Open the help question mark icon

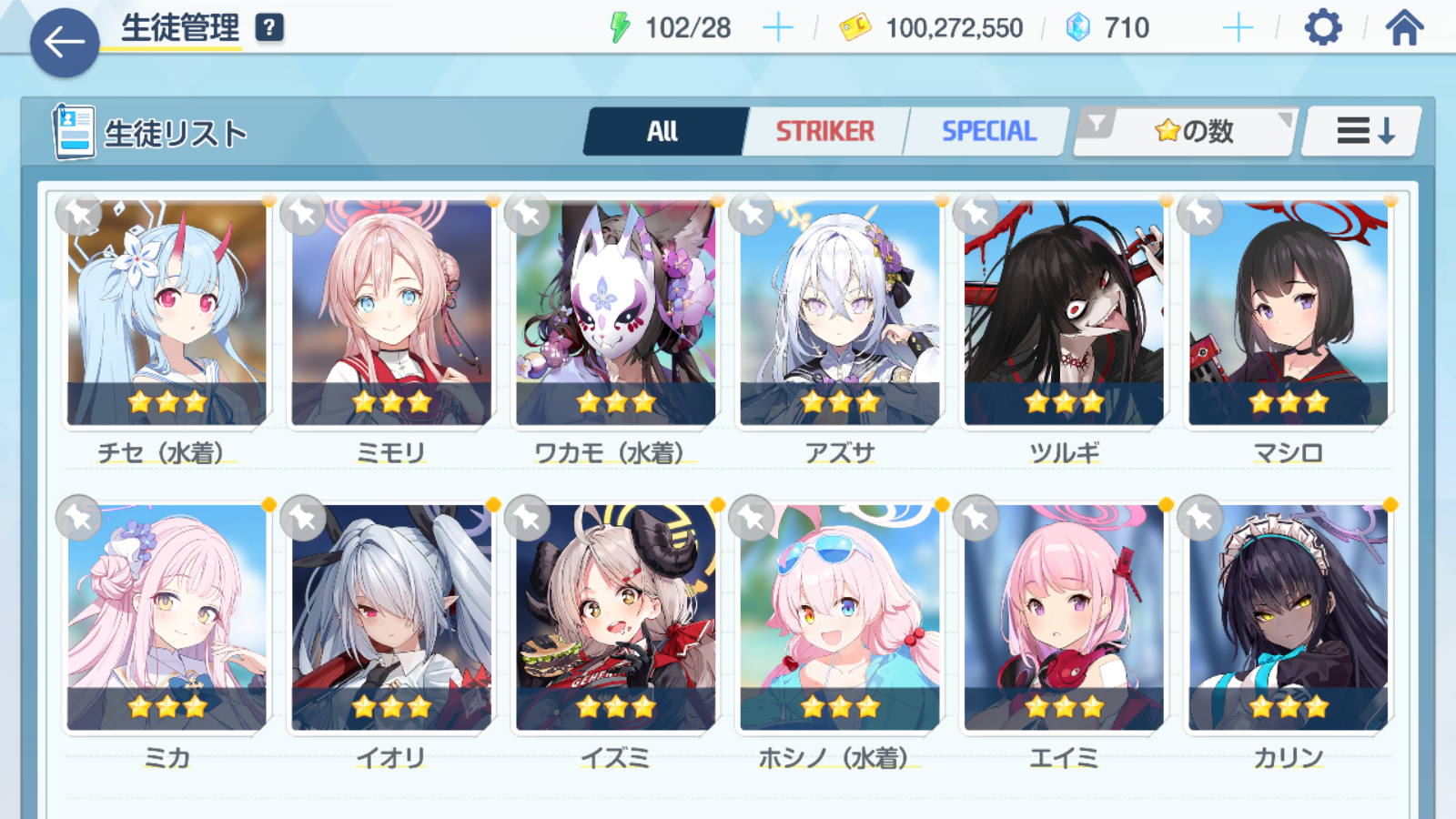(x=268, y=28)
